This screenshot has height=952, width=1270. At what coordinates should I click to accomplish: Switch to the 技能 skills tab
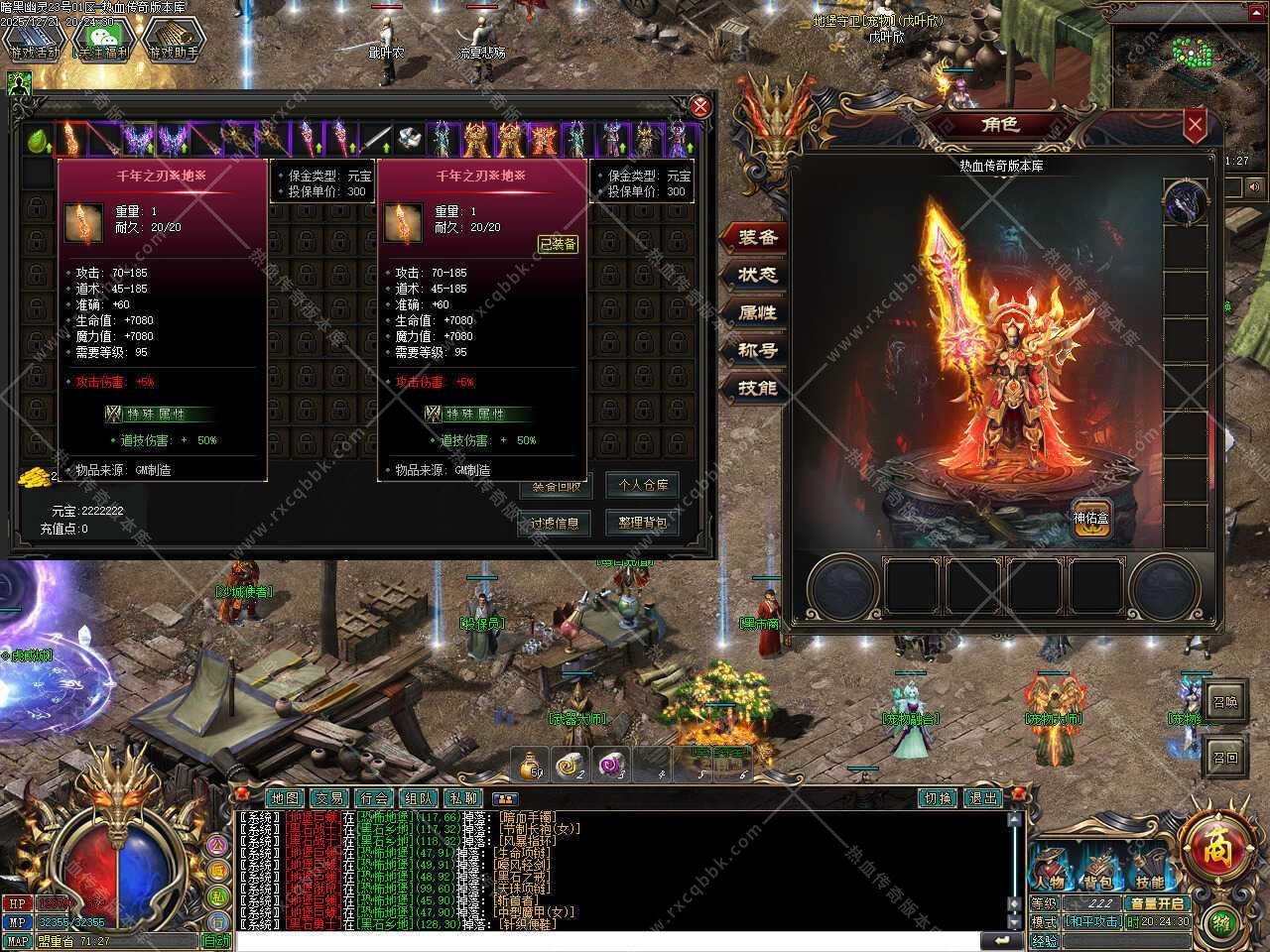[x=758, y=388]
